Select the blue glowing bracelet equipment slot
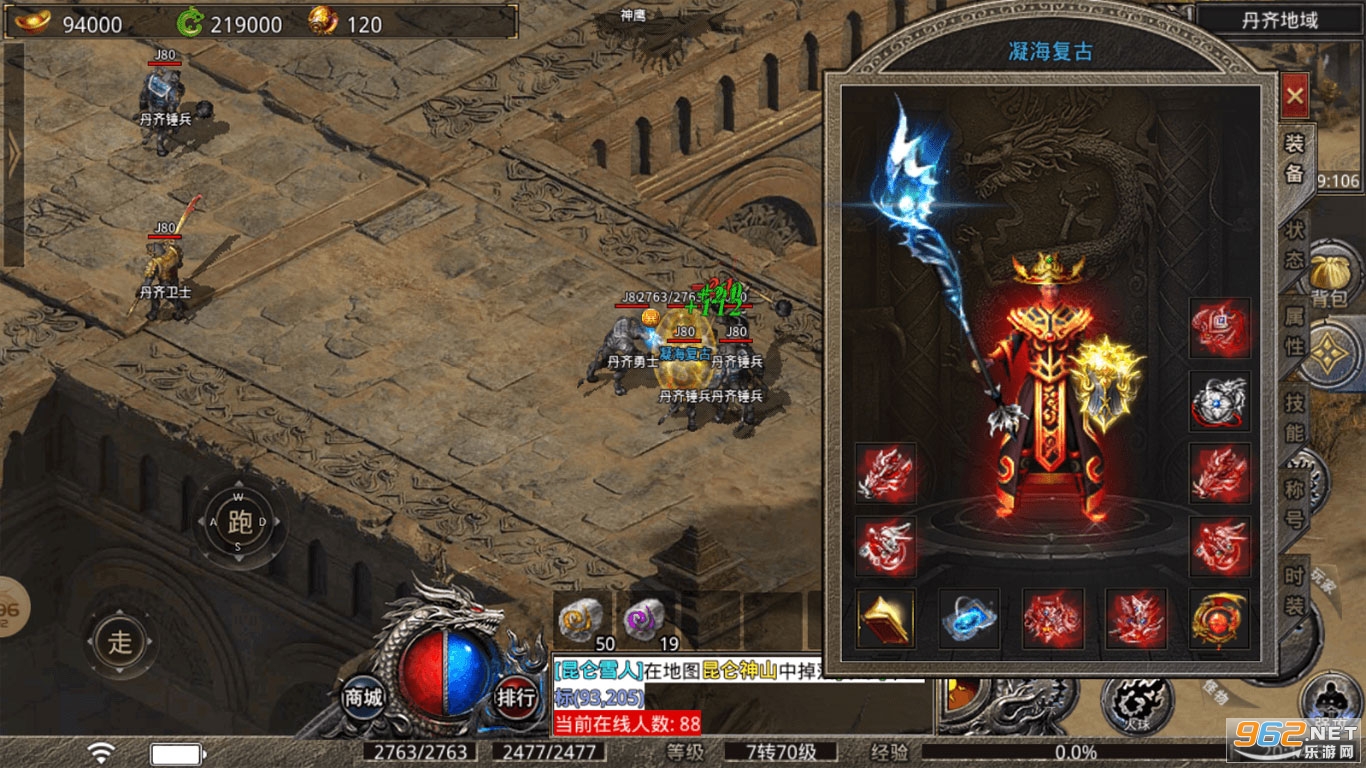This screenshot has height=768, width=1366. point(969,619)
